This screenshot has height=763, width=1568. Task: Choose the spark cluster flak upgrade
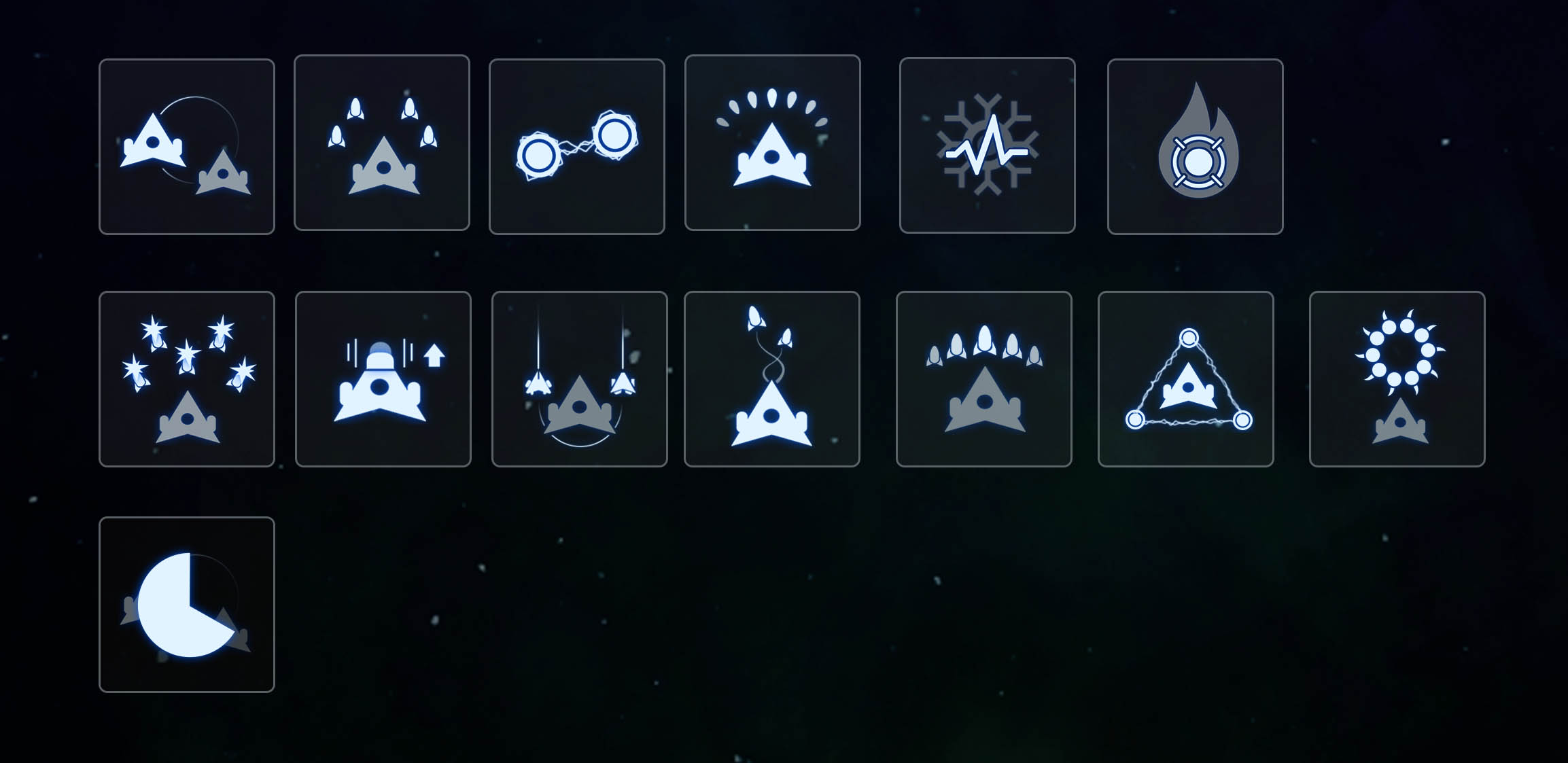[x=188, y=380]
